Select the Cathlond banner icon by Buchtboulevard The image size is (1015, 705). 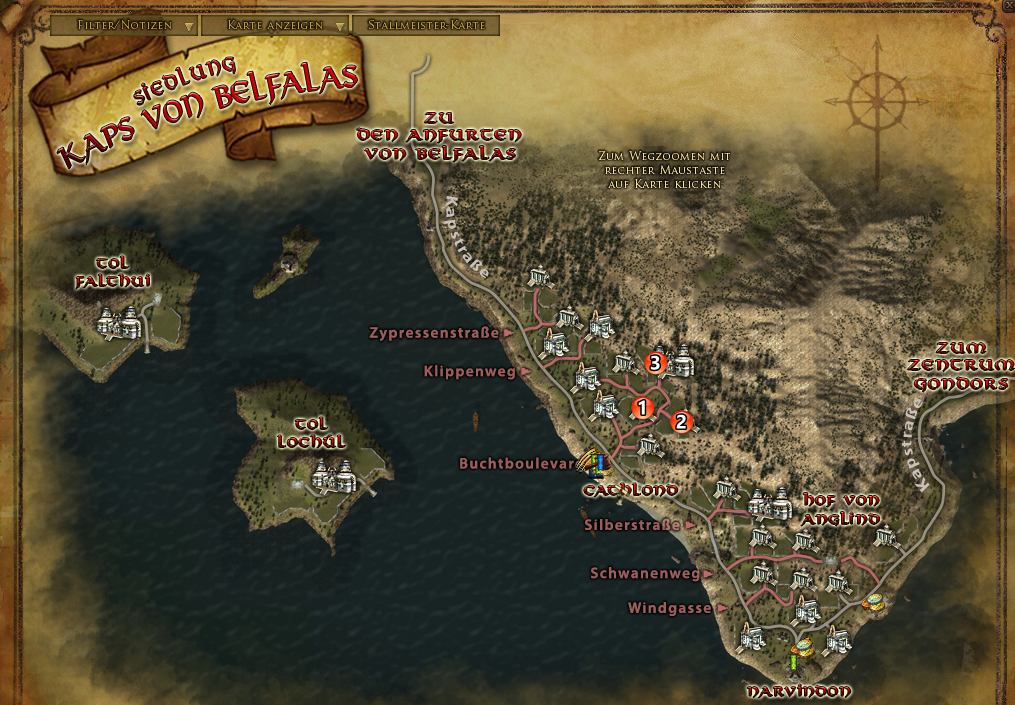(x=596, y=464)
